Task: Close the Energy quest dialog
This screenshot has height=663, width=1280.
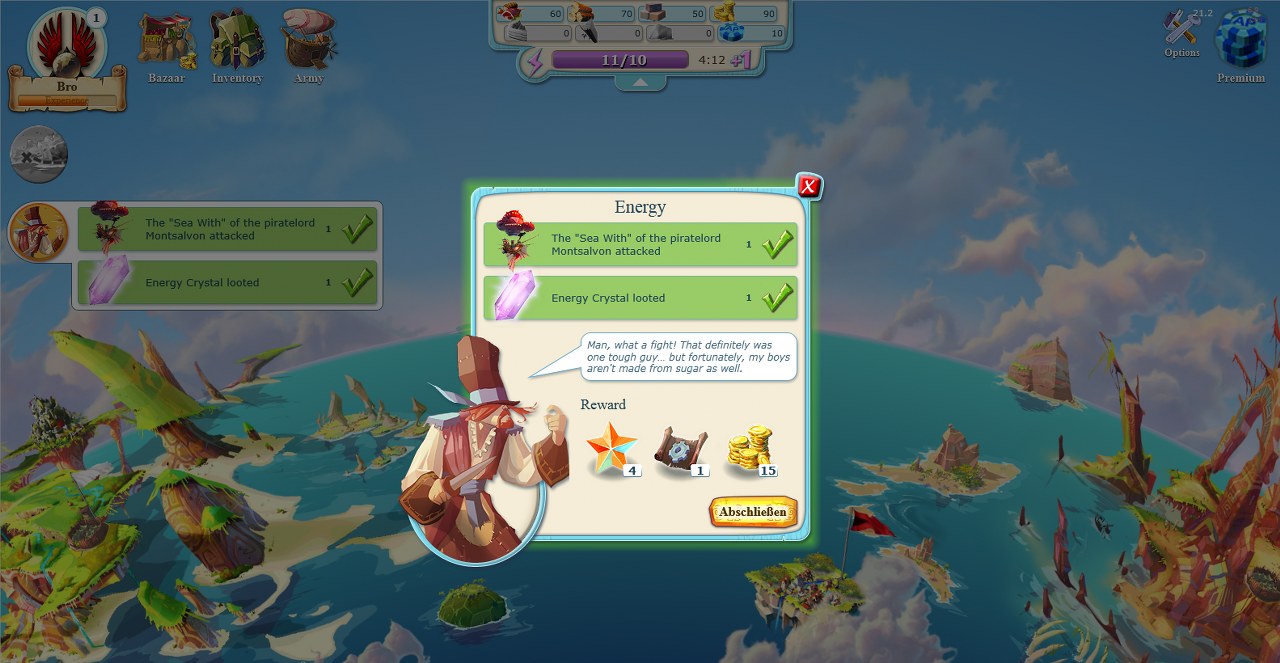Action: [809, 186]
